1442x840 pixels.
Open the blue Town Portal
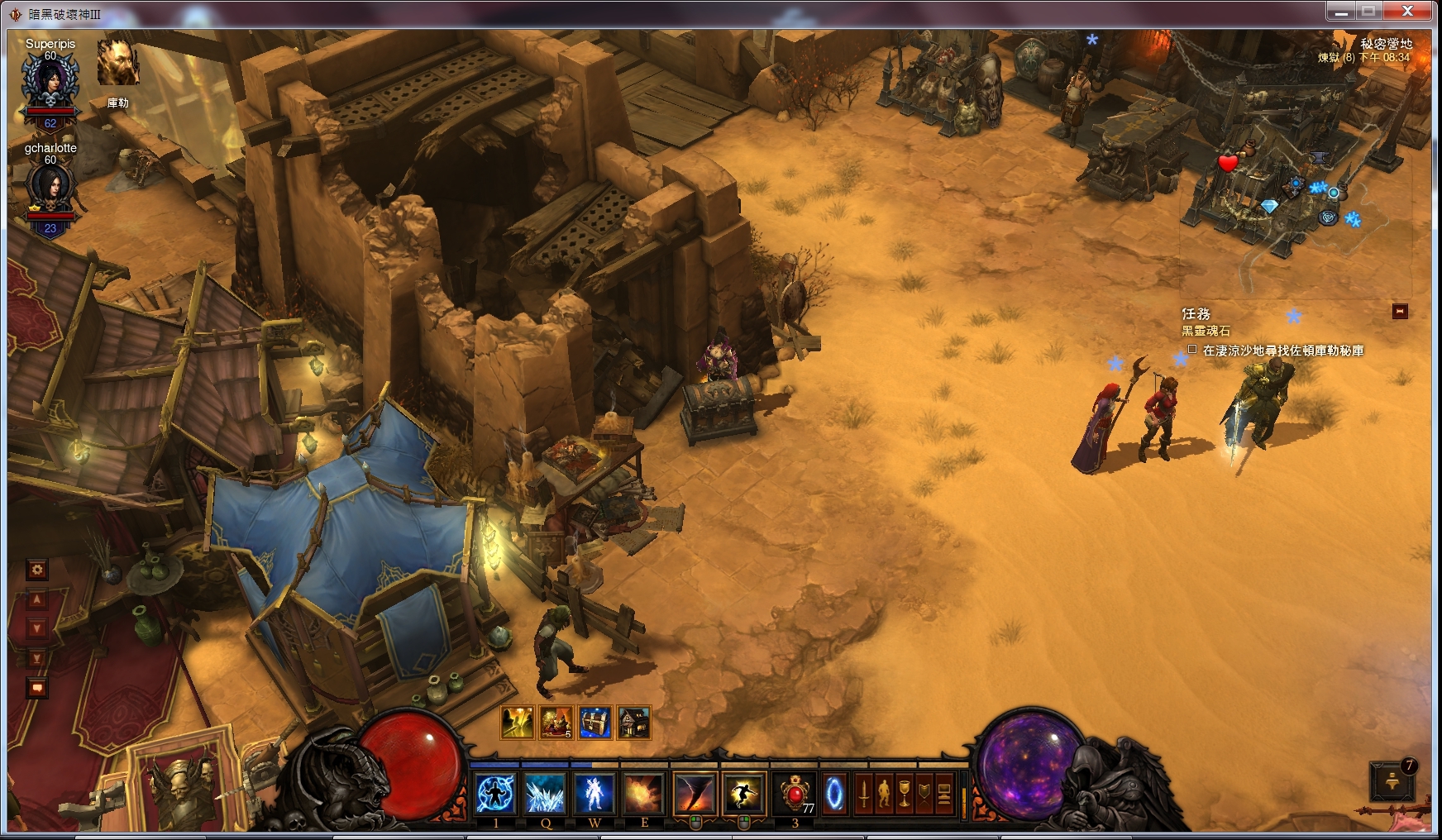[x=835, y=795]
